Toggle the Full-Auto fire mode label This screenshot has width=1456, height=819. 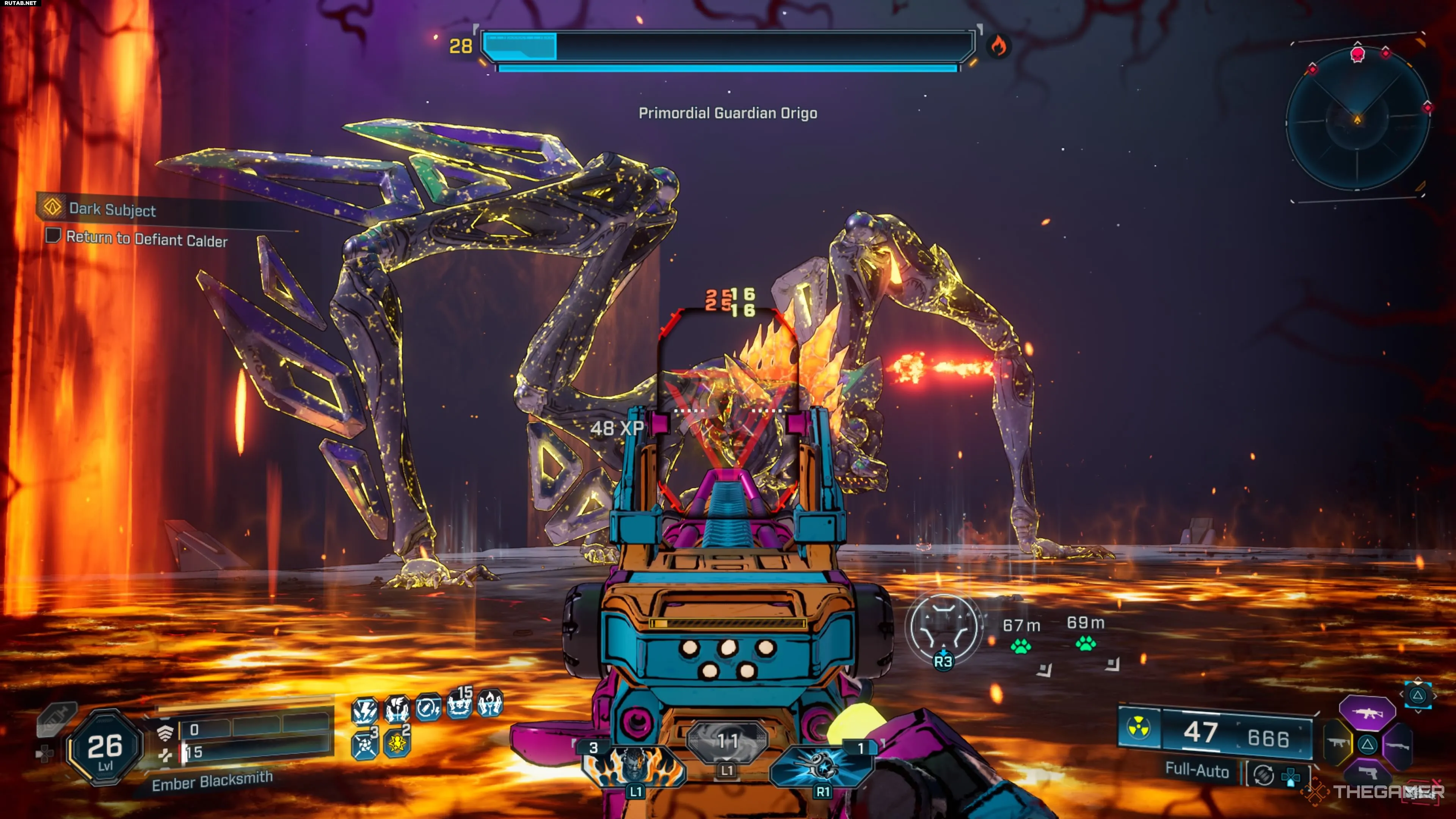point(1197,770)
